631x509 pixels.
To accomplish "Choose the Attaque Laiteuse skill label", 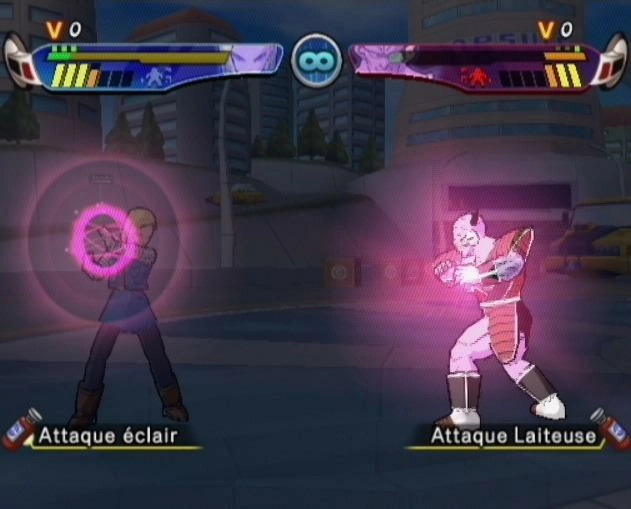I will [x=514, y=436].
